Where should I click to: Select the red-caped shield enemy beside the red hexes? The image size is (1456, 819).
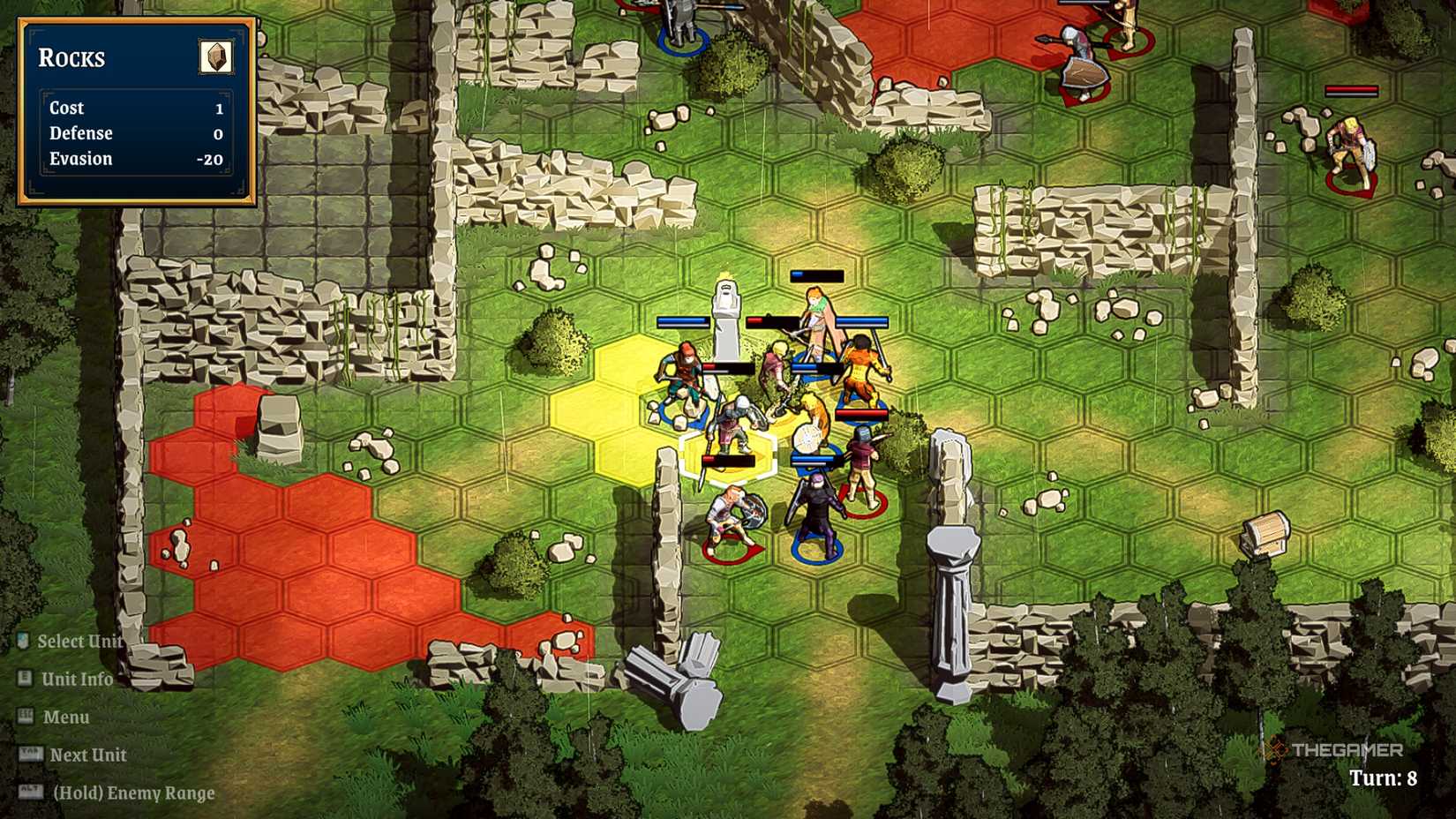click(x=1081, y=64)
